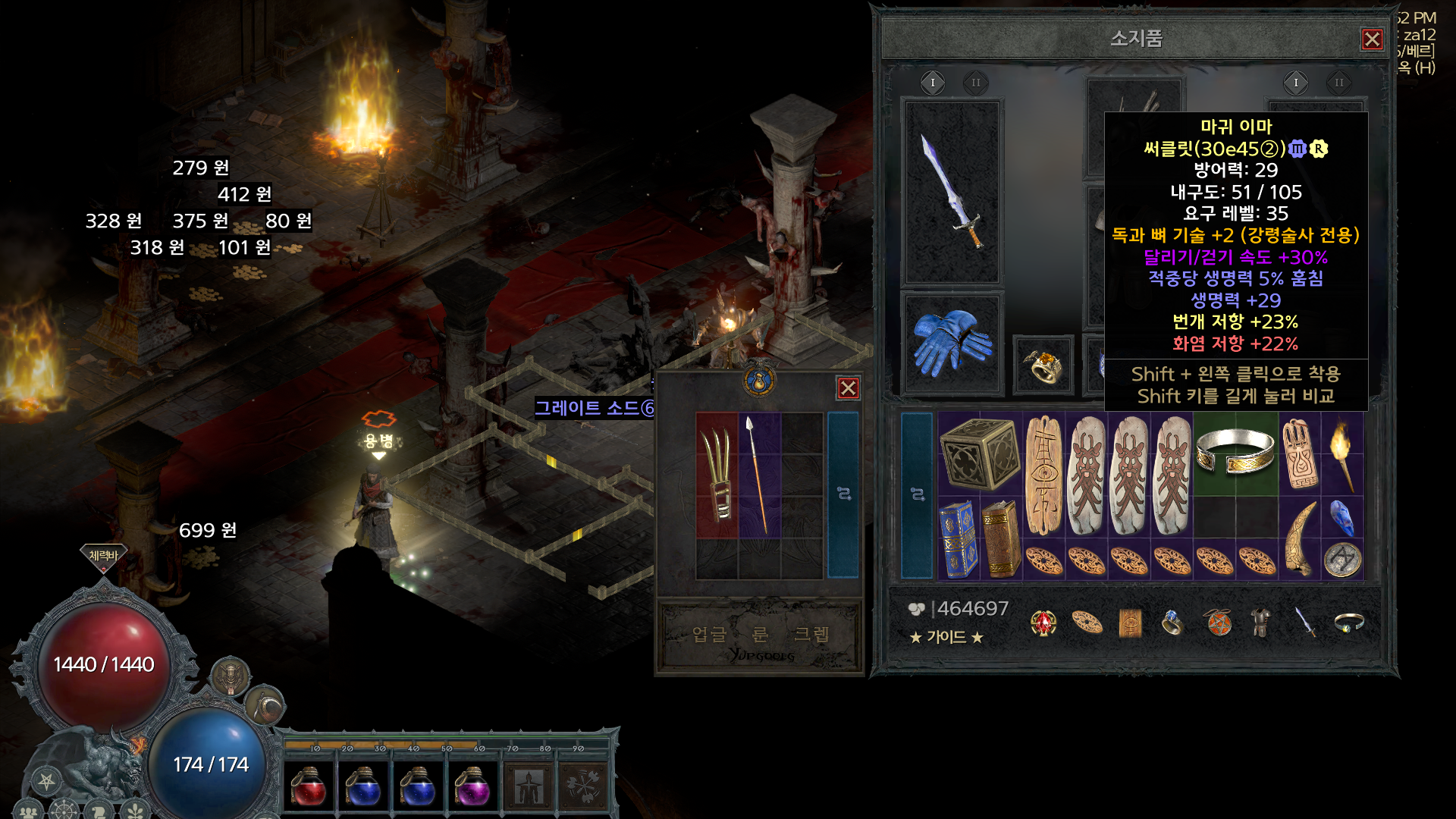The image size is (1456, 819).
Task: Select the equipped sword weapon slot
Action: click(952, 191)
